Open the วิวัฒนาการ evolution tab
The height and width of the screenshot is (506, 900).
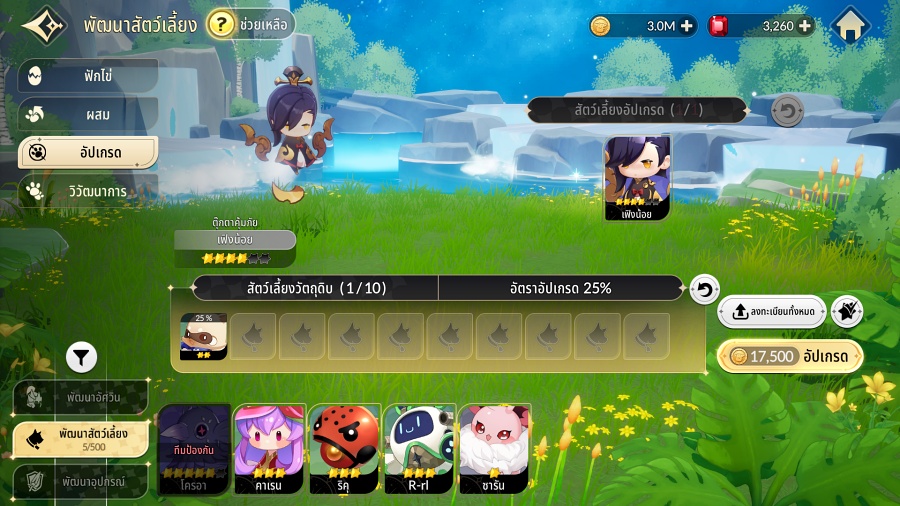pyautogui.click(x=88, y=191)
